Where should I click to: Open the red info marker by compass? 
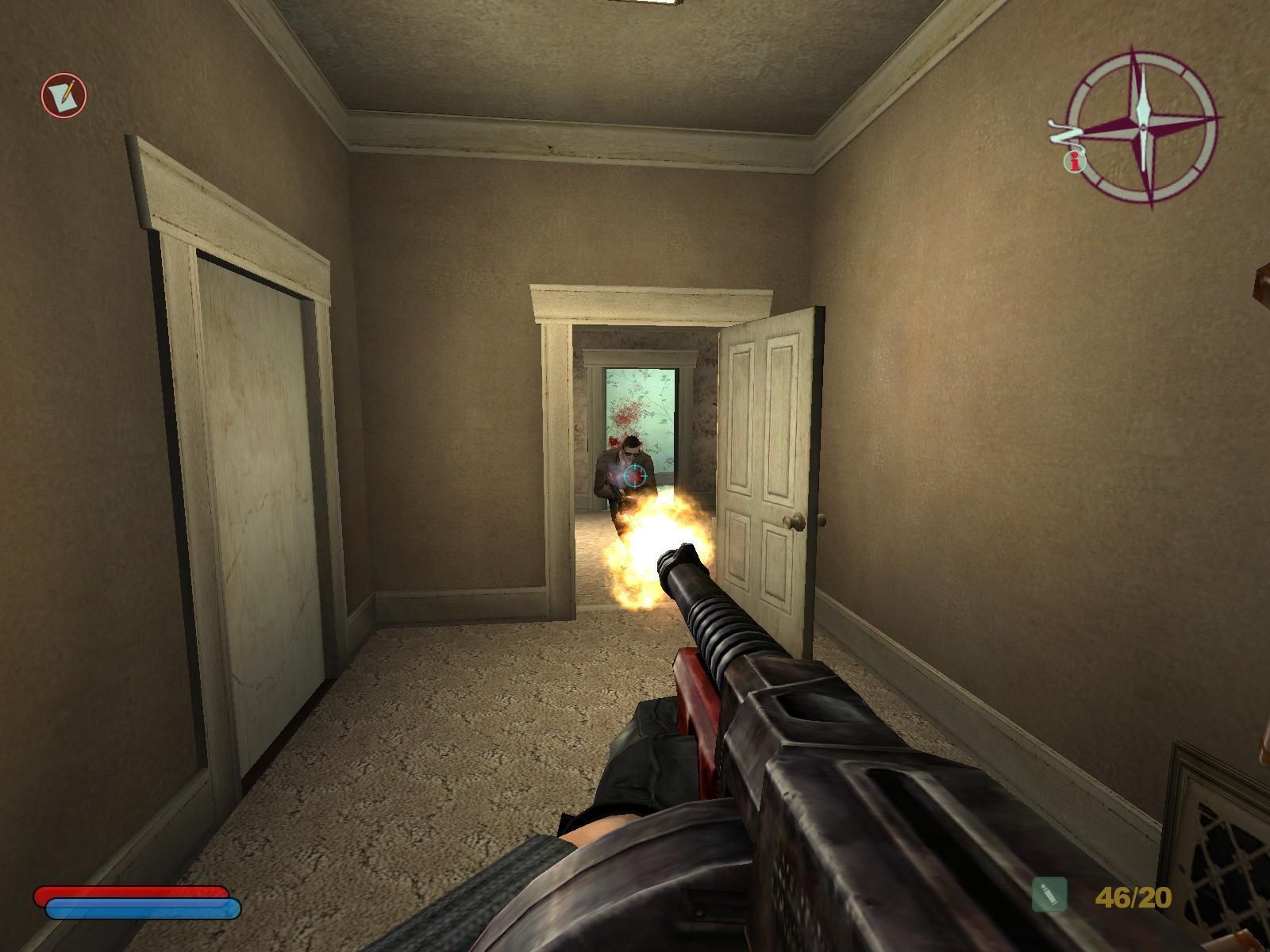point(1075,162)
